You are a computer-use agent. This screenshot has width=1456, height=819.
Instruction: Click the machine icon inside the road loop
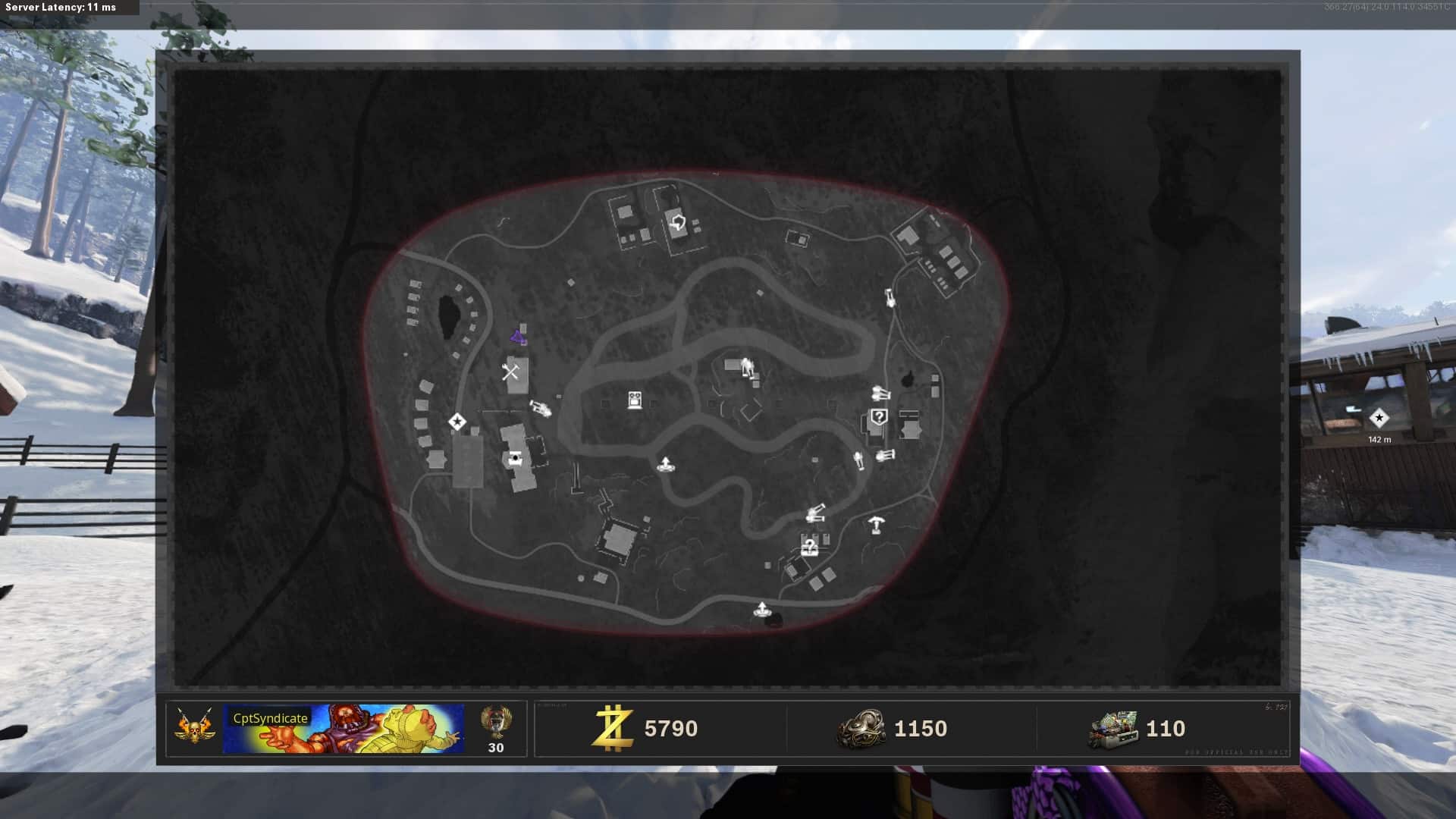tap(635, 400)
